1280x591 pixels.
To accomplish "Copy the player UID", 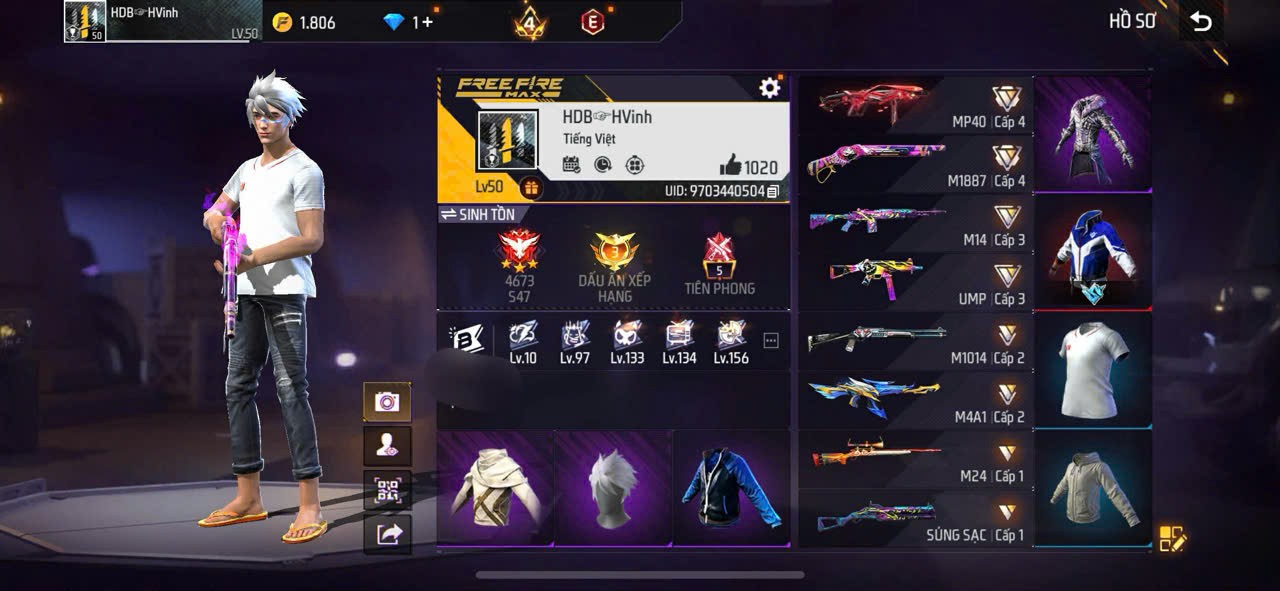I will tap(773, 191).
